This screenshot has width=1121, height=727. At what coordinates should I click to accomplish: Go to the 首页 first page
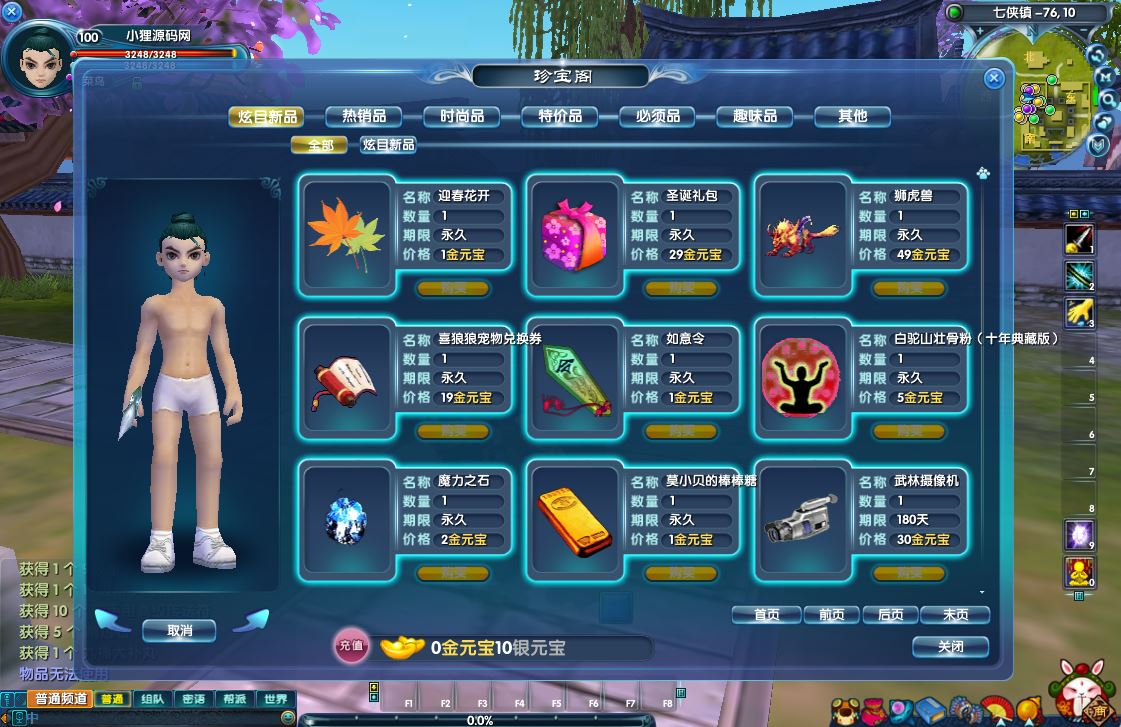coord(766,615)
